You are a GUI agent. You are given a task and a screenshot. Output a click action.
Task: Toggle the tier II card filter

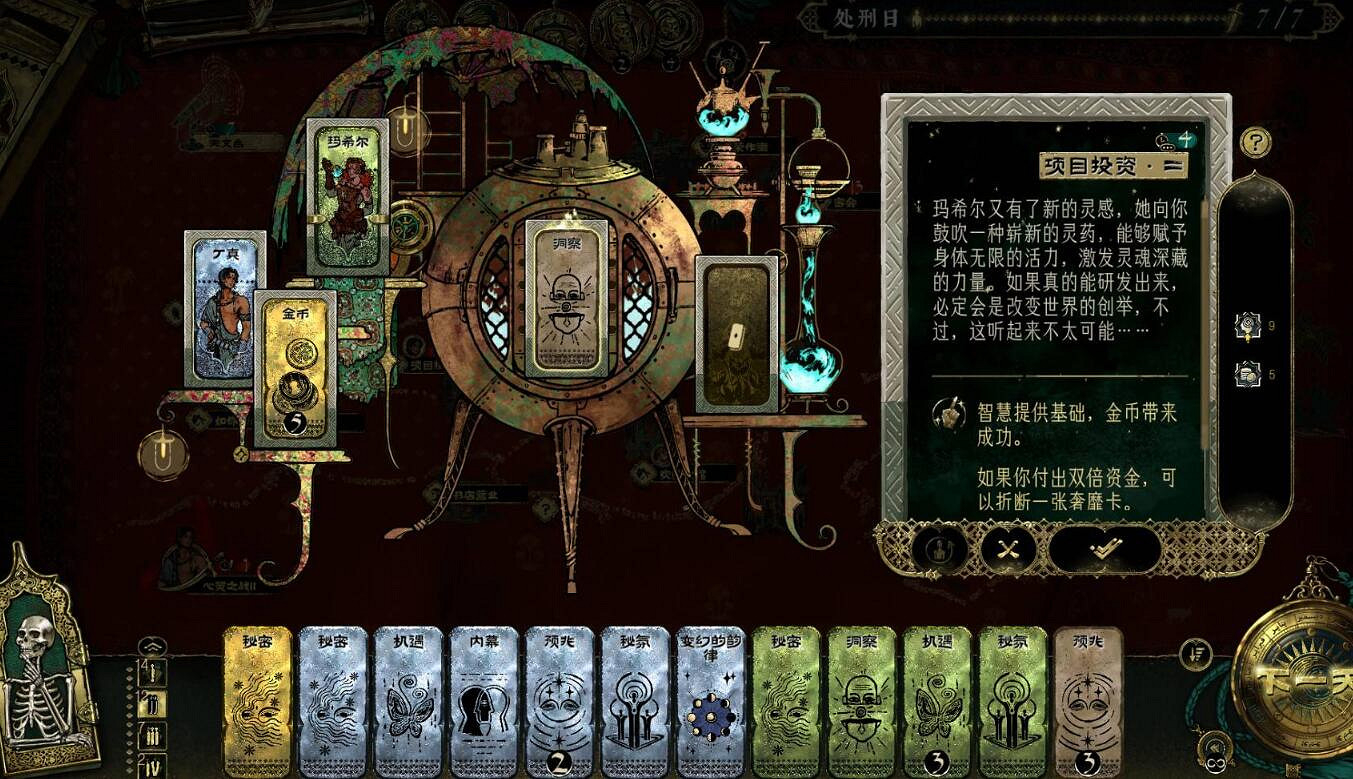click(153, 707)
